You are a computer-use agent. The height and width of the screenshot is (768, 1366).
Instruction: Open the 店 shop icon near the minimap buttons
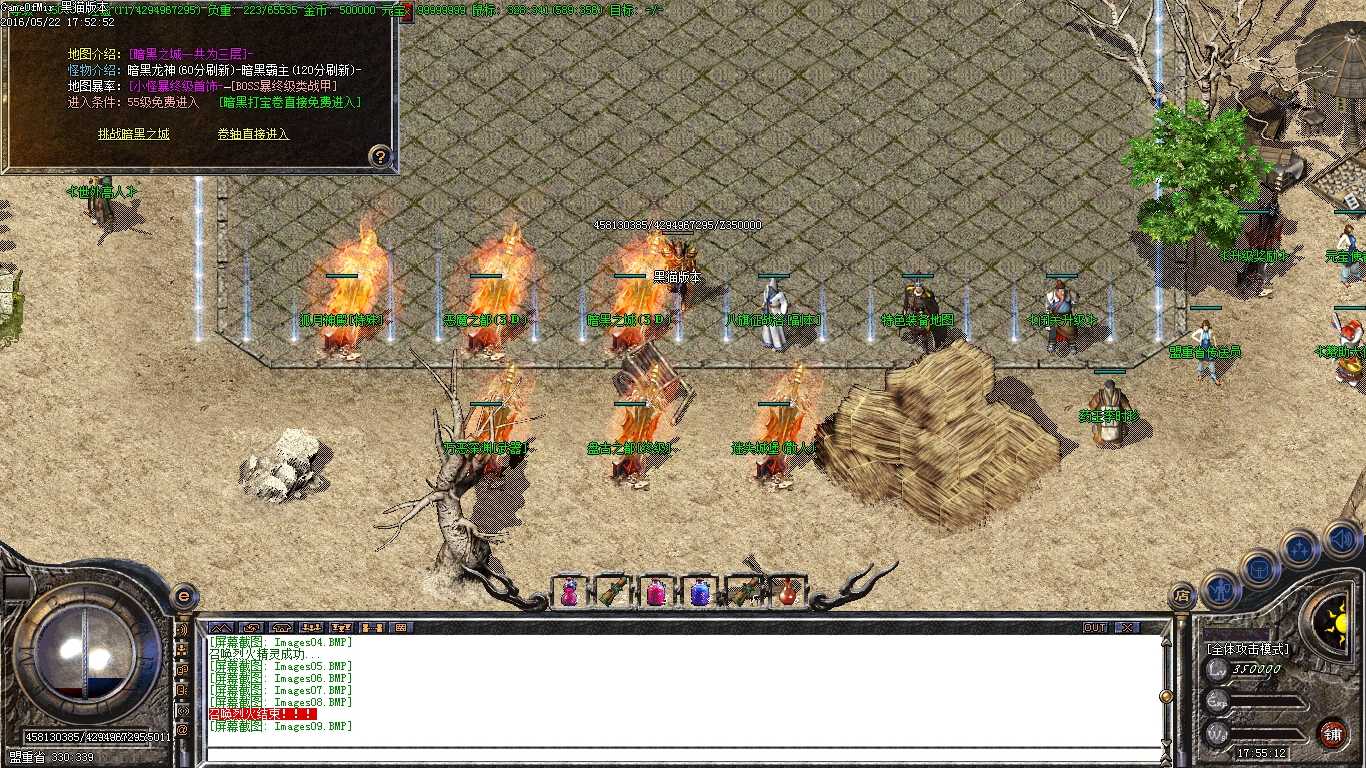point(1183,595)
